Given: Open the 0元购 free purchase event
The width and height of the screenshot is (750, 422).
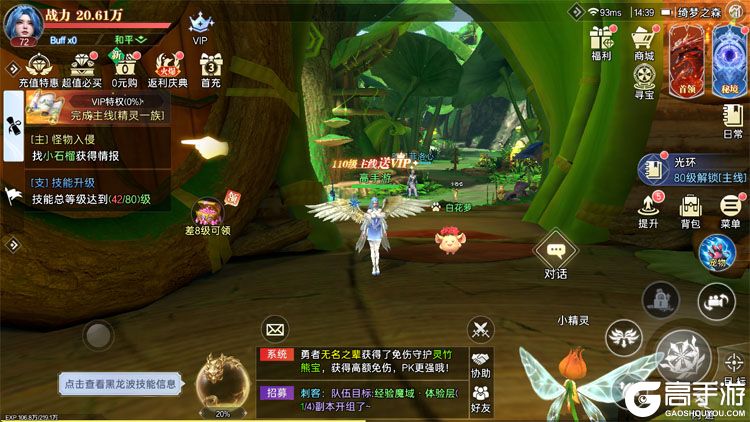Looking at the screenshot, I should (x=123, y=67).
